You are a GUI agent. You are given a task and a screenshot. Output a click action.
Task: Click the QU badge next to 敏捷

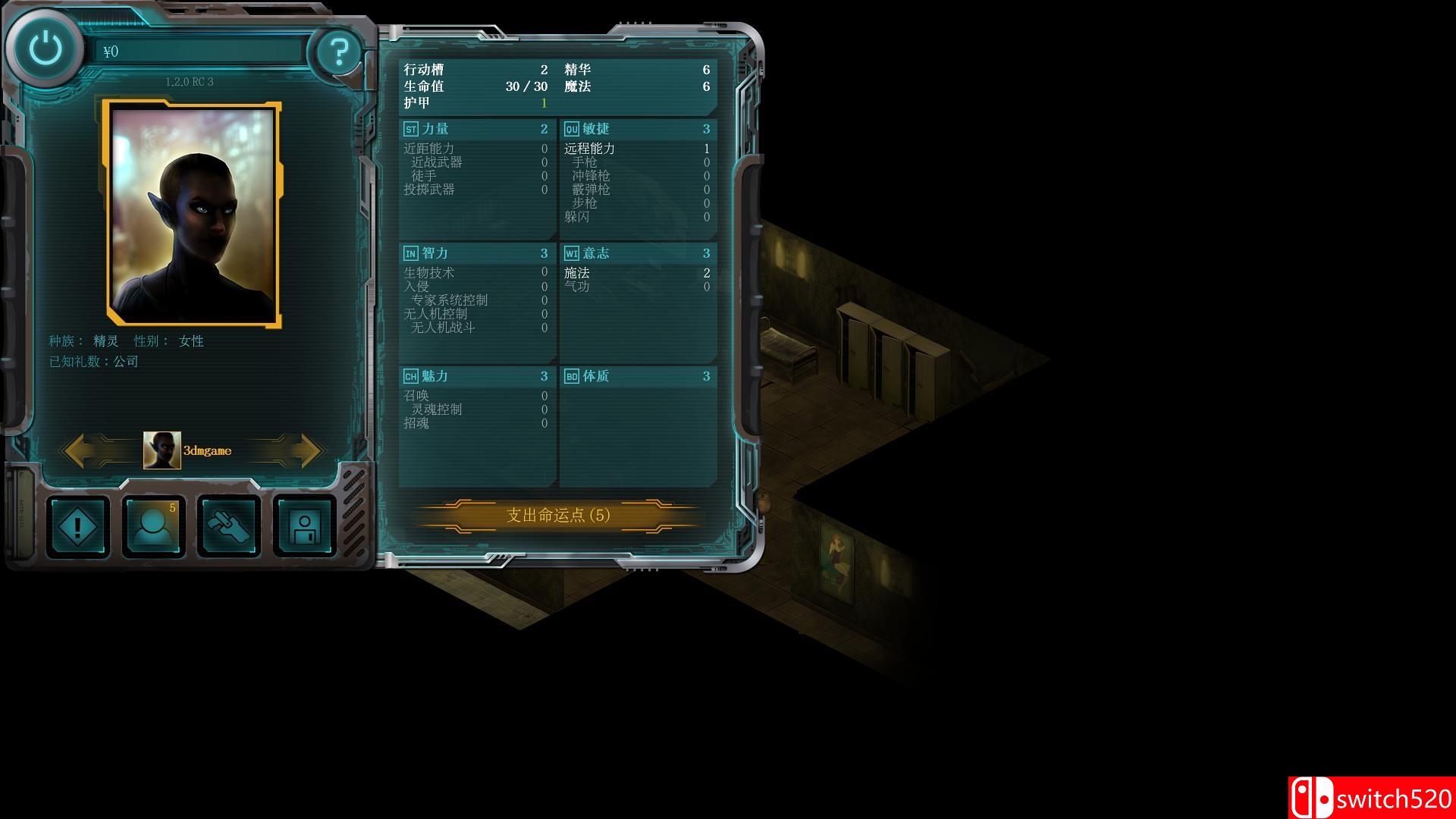tap(573, 128)
